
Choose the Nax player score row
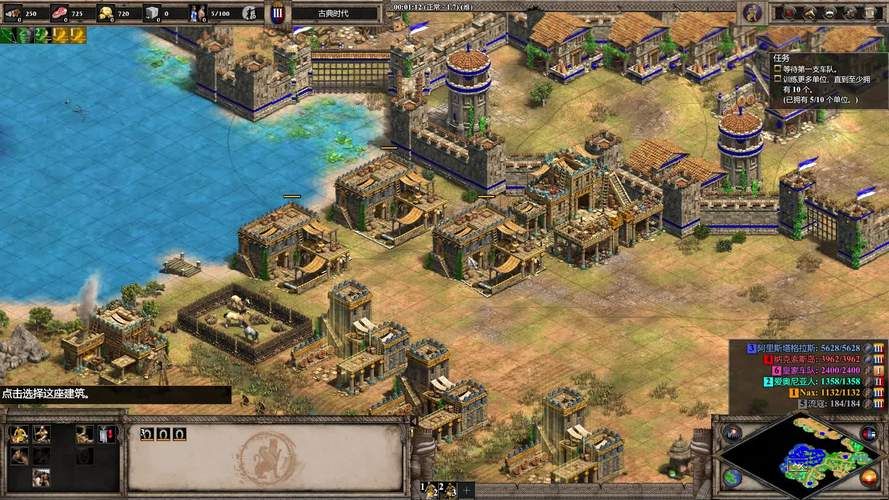tap(811, 393)
